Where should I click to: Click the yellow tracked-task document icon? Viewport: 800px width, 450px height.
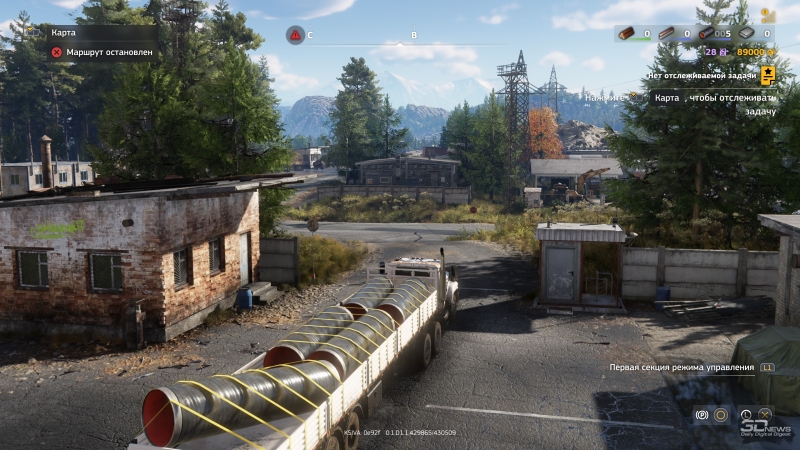coord(768,74)
